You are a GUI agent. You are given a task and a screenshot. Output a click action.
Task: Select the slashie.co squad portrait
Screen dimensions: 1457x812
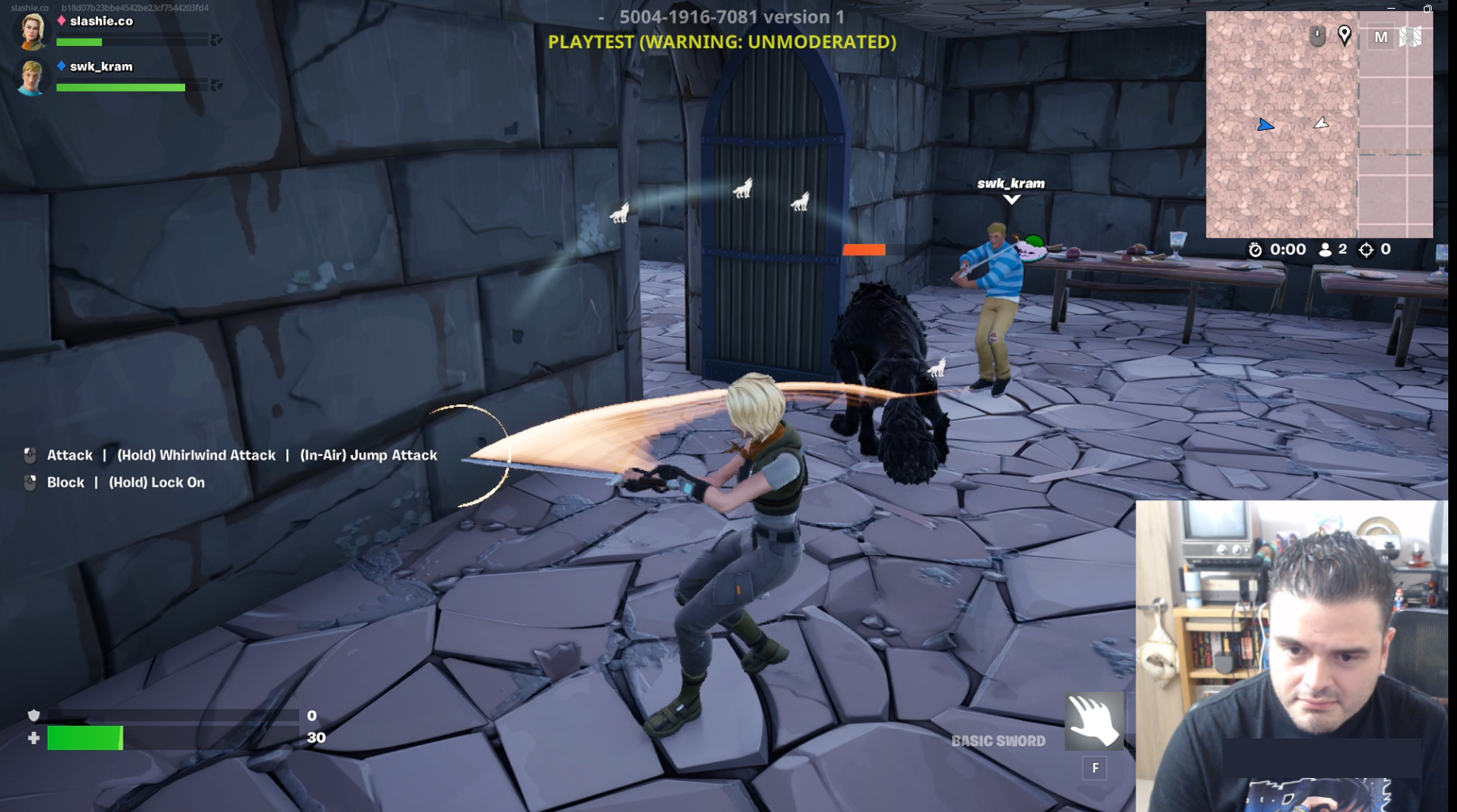[32, 30]
